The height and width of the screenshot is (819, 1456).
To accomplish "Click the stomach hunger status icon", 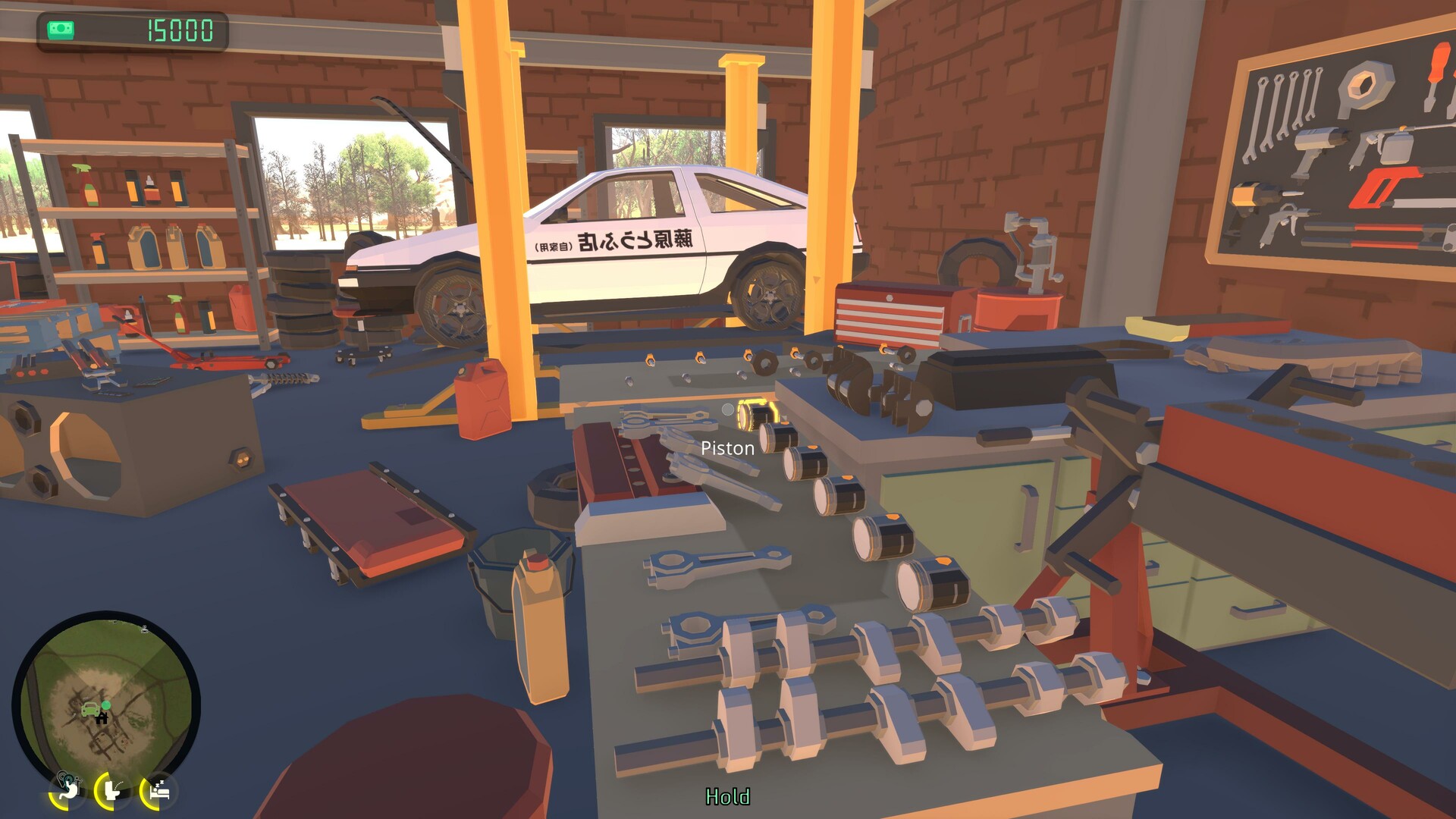I will point(69,792).
